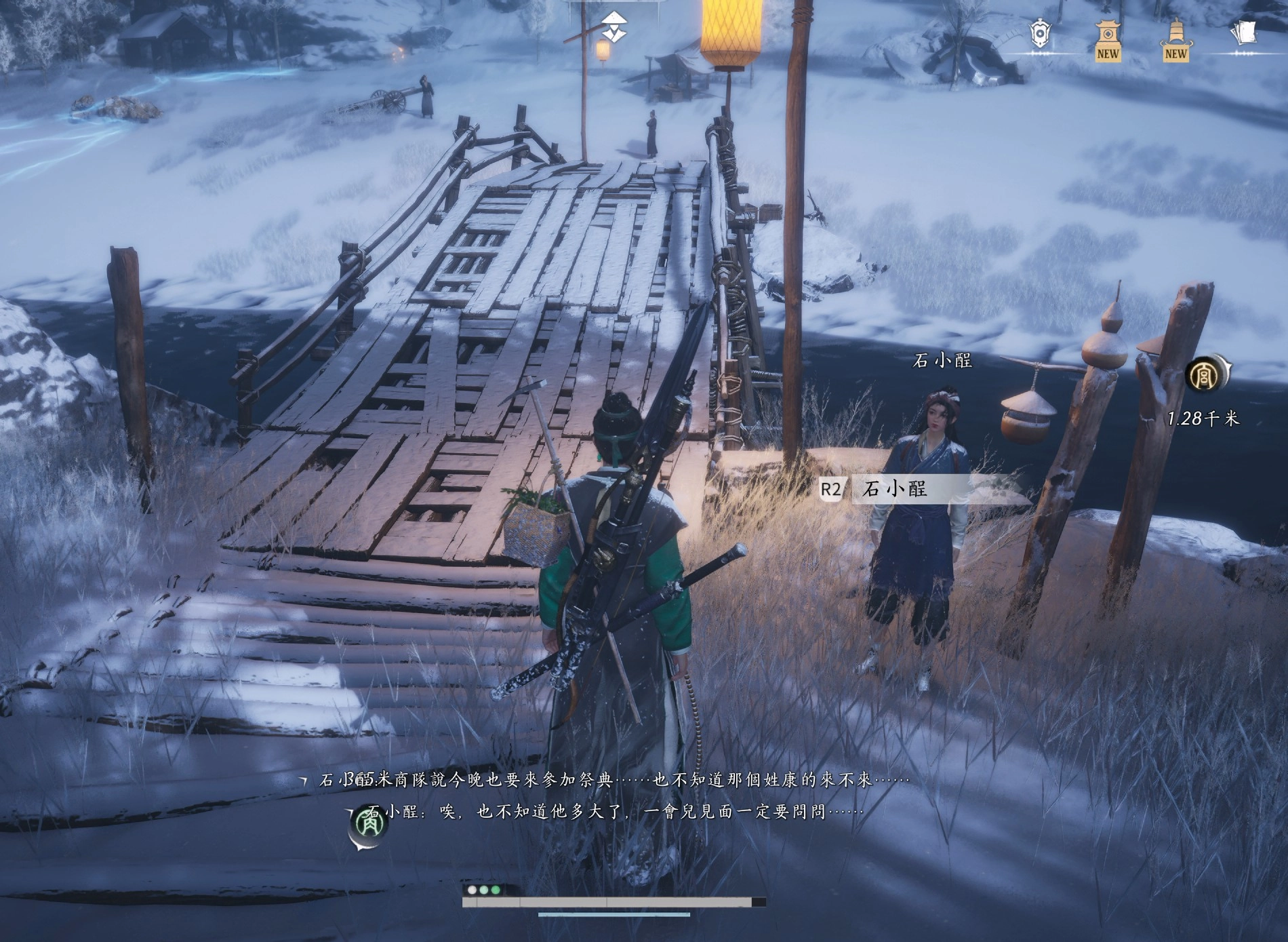The image size is (1288, 942).
Task: Select the 石小醒 talk prompt beside R2
Action: point(895,489)
